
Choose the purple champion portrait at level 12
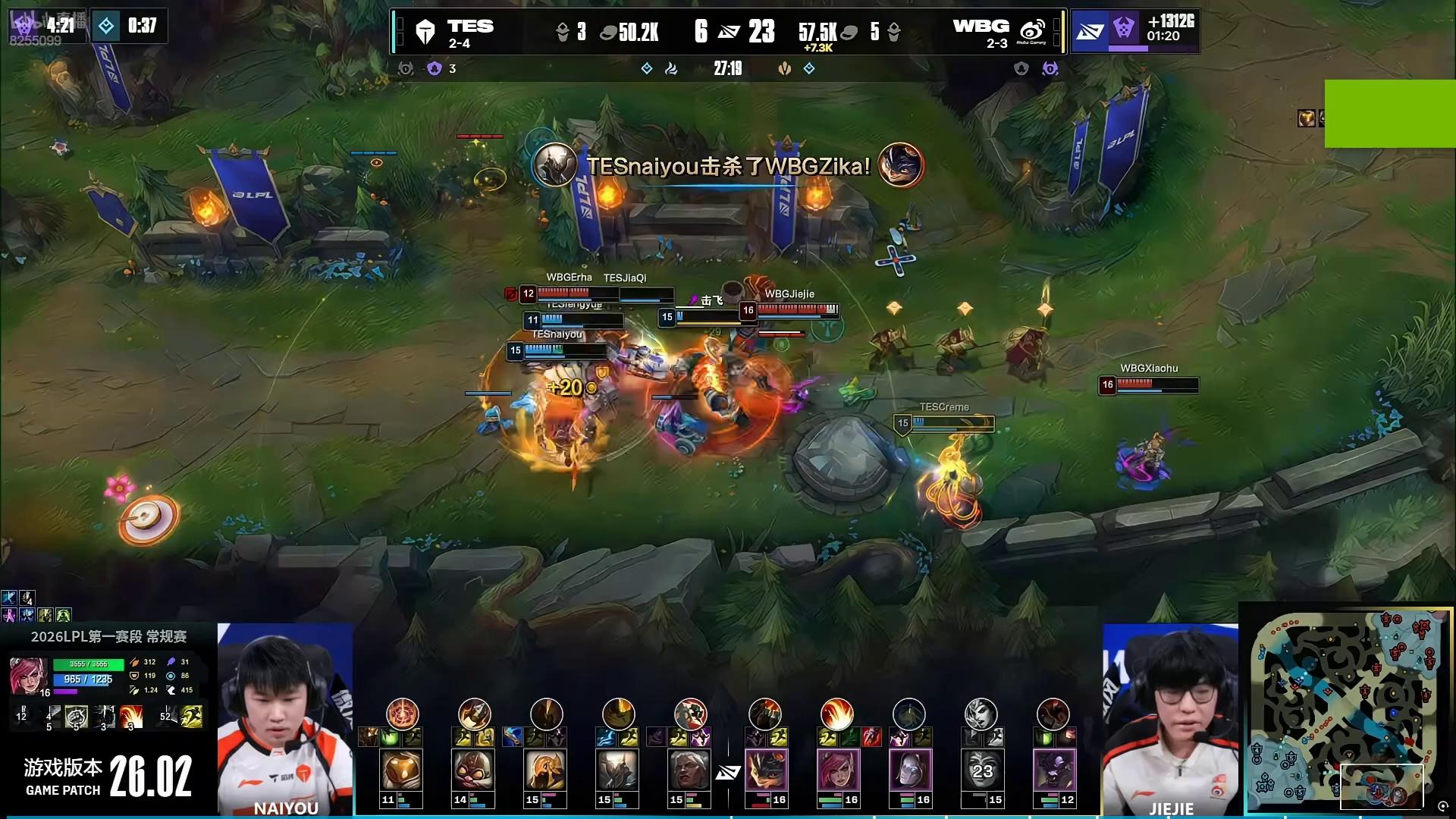(x=1053, y=770)
